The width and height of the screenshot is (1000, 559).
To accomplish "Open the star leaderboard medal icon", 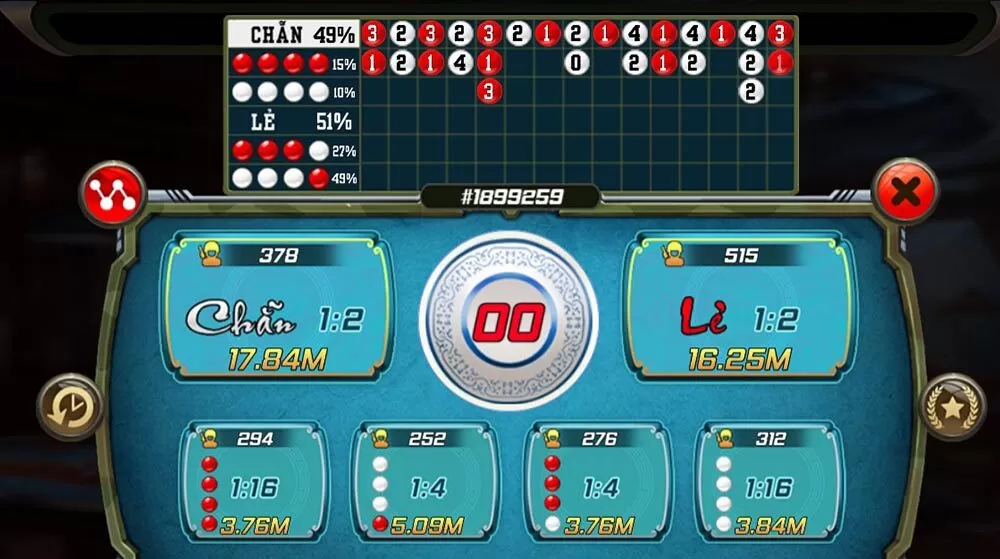I will click(x=952, y=407).
